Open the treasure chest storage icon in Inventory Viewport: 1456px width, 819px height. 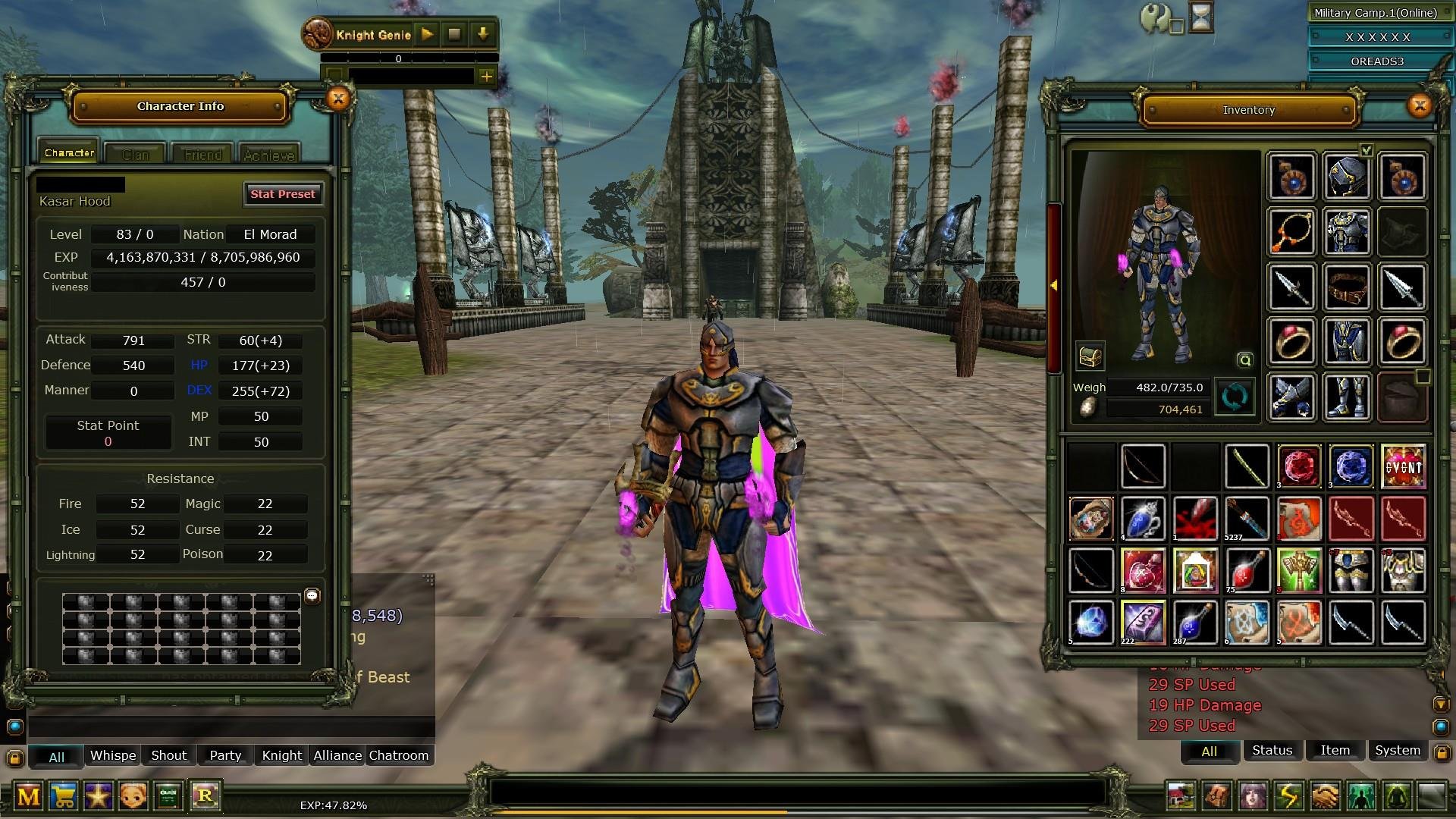[x=1090, y=356]
